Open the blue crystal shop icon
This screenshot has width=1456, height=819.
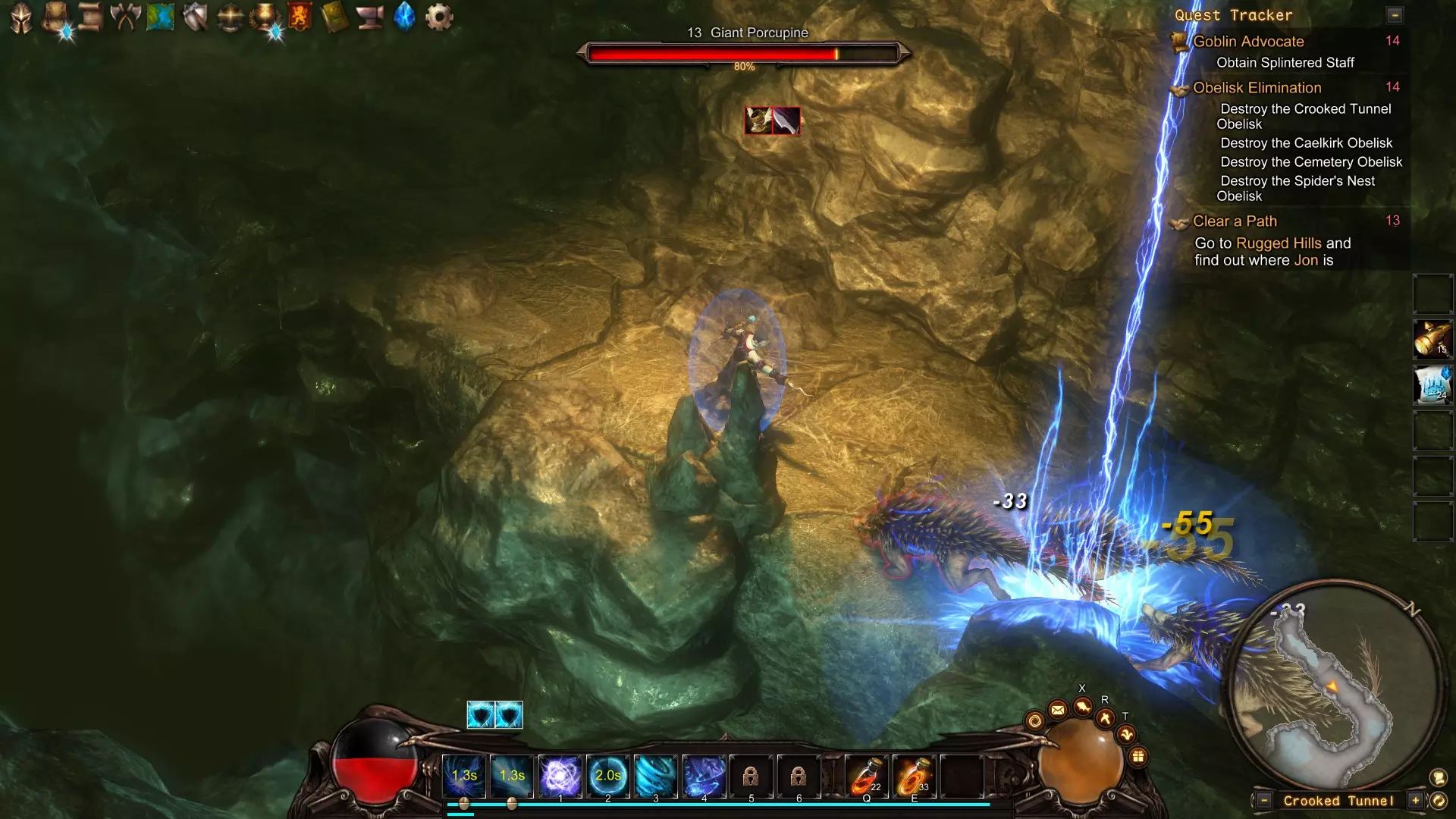(x=405, y=17)
